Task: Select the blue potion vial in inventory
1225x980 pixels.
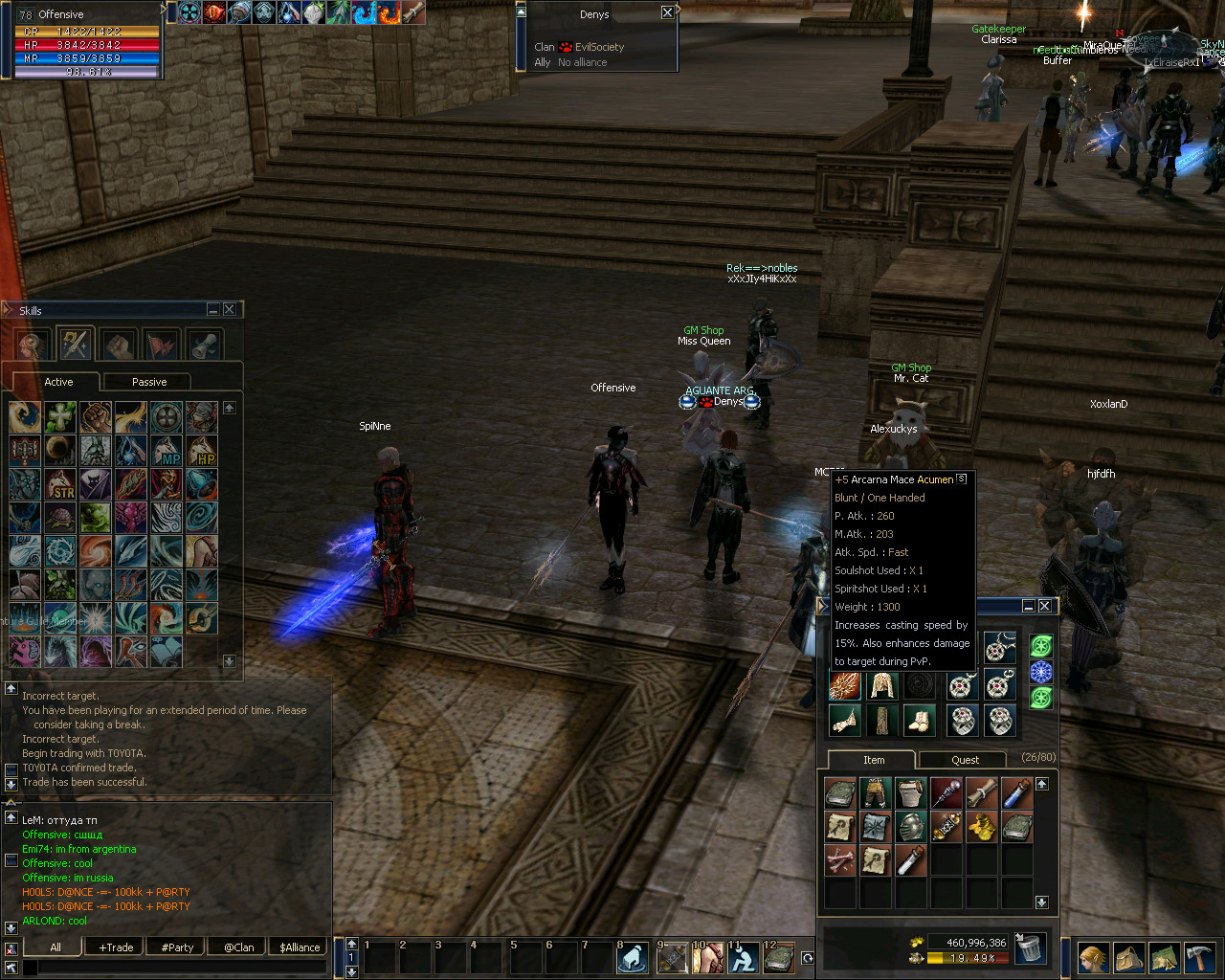Action: point(1016,792)
